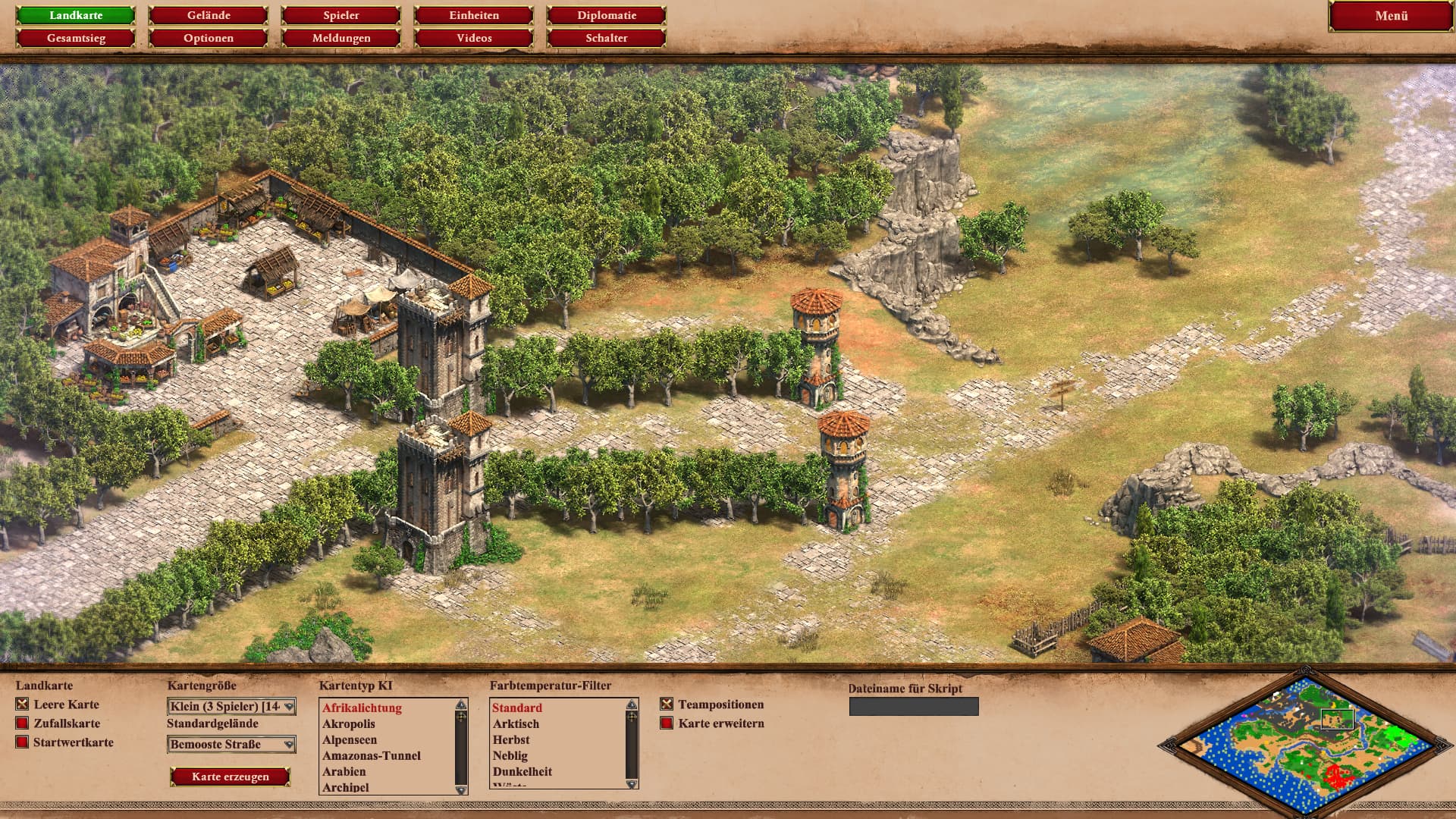Select the Zufallskarte option
This screenshot has width=1456, height=819.
[x=22, y=723]
